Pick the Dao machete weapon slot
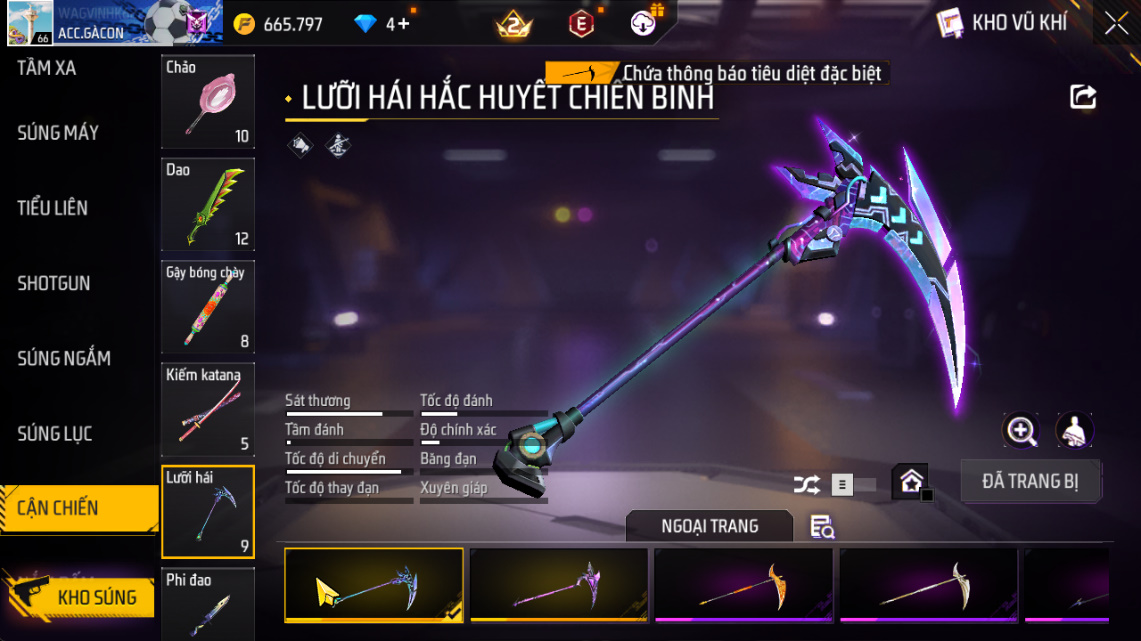This screenshot has height=641, width=1141. [x=208, y=205]
